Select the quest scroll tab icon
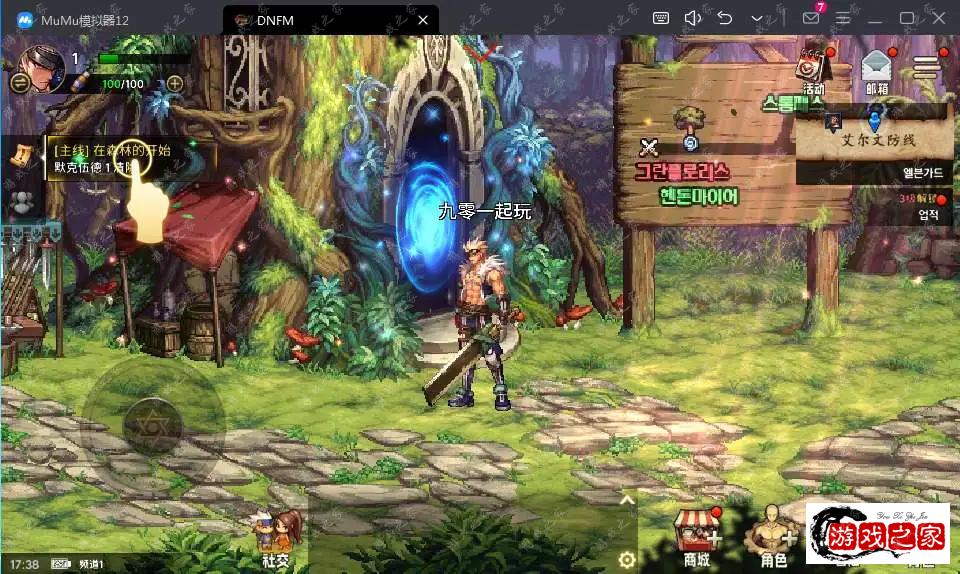 pos(20,155)
